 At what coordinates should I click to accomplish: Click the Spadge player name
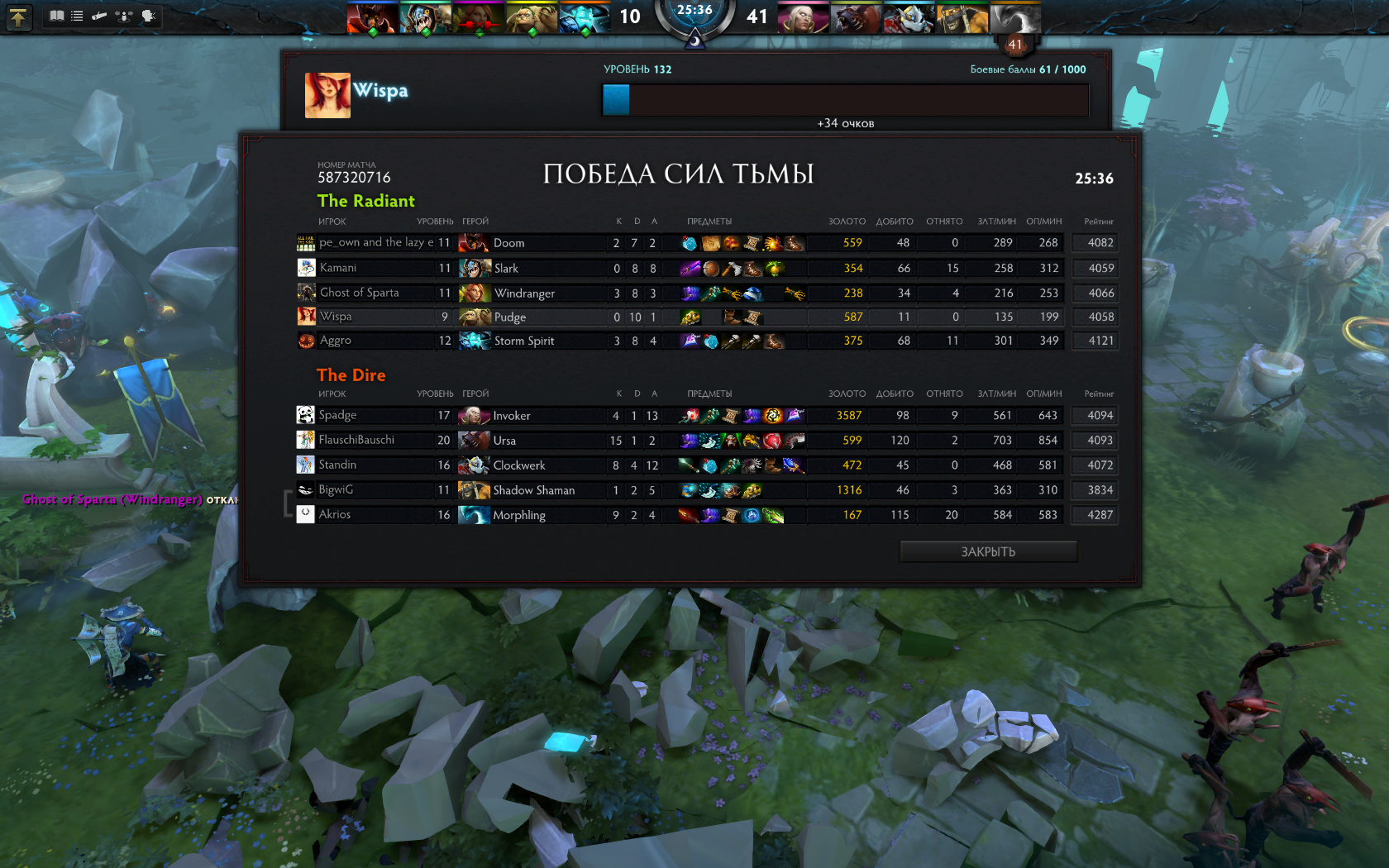(x=337, y=415)
